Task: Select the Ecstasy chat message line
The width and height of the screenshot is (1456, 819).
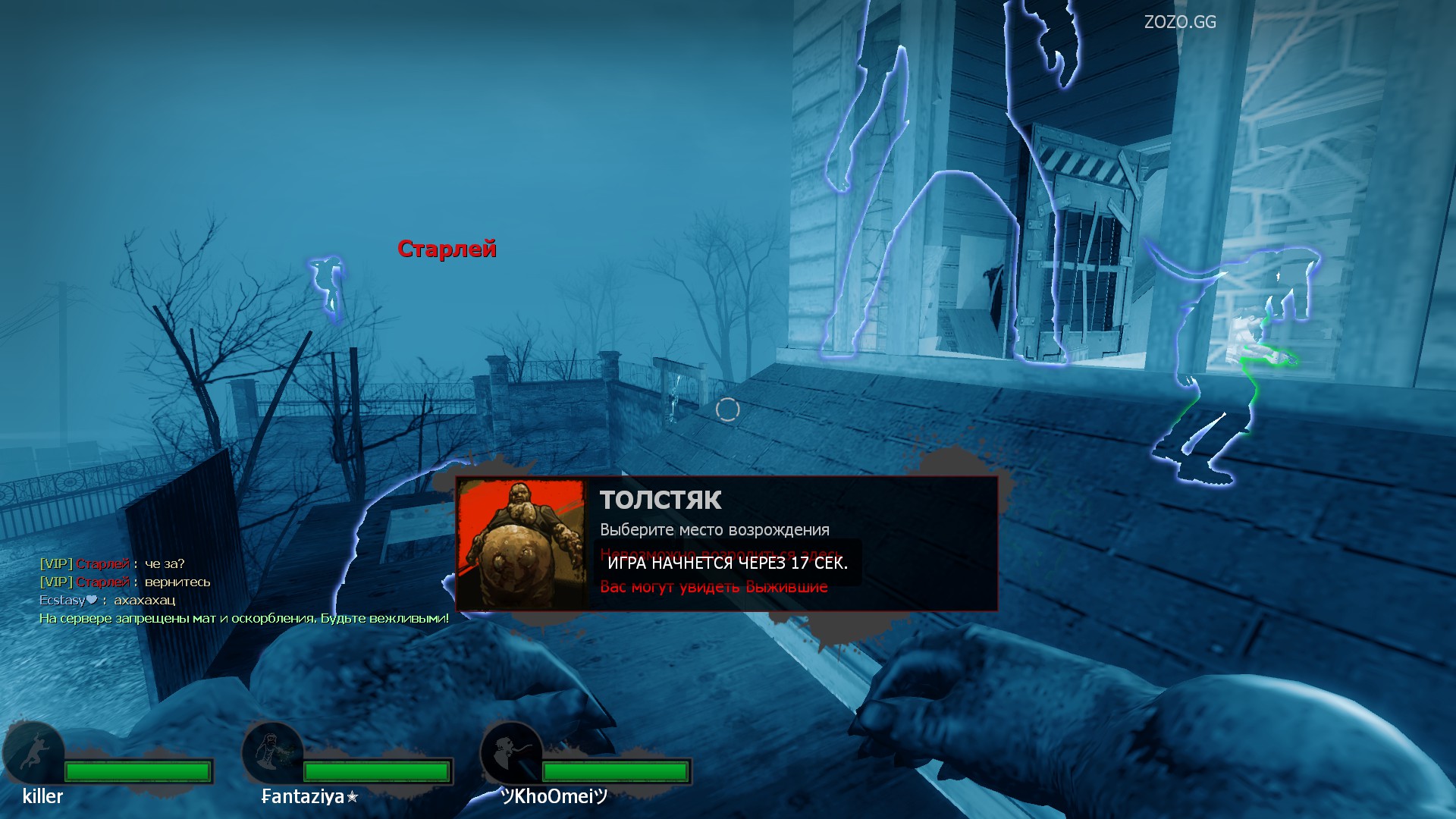Action: [x=107, y=600]
